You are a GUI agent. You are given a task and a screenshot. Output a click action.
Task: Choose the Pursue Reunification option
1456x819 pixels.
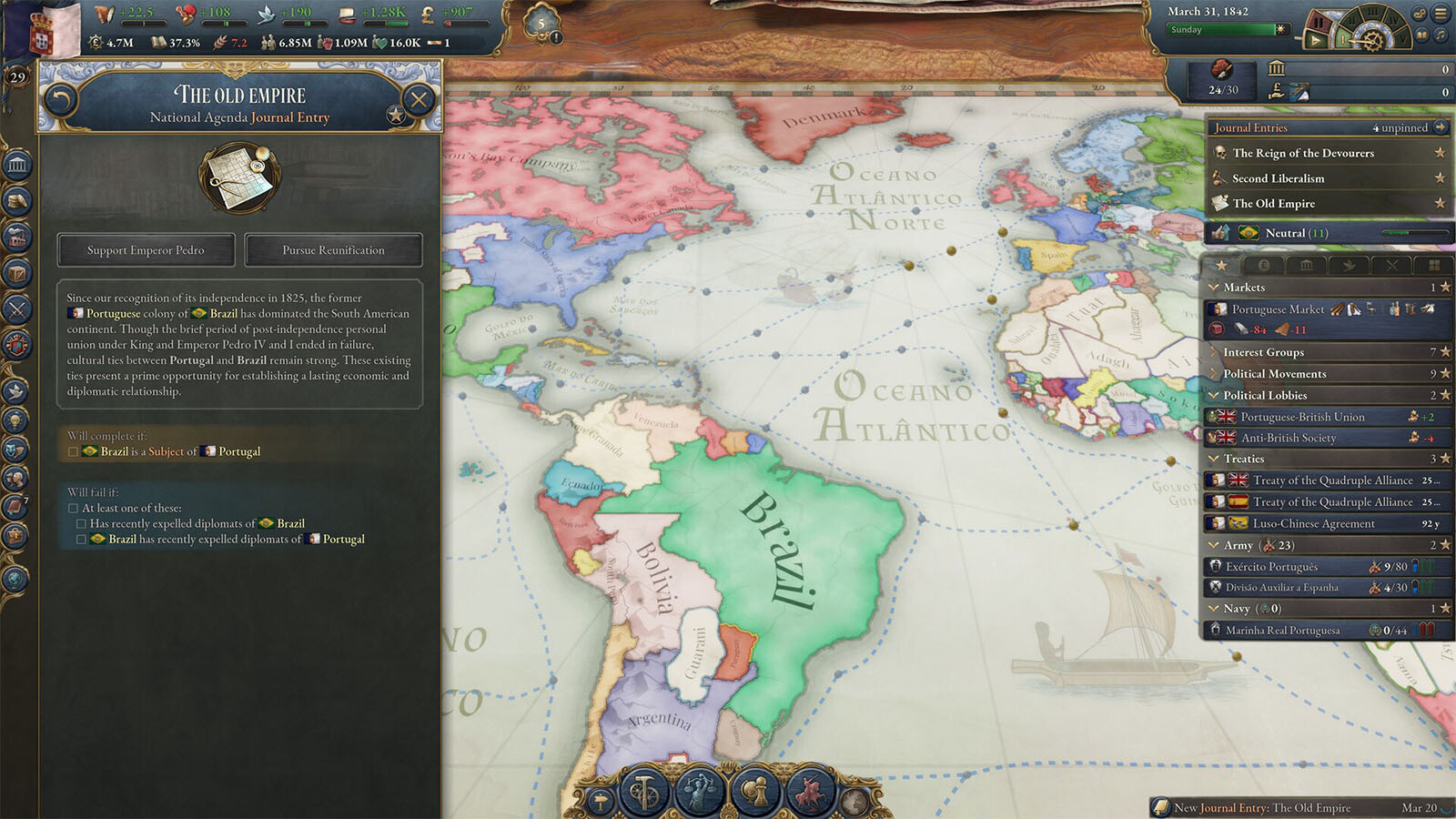click(x=333, y=250)
